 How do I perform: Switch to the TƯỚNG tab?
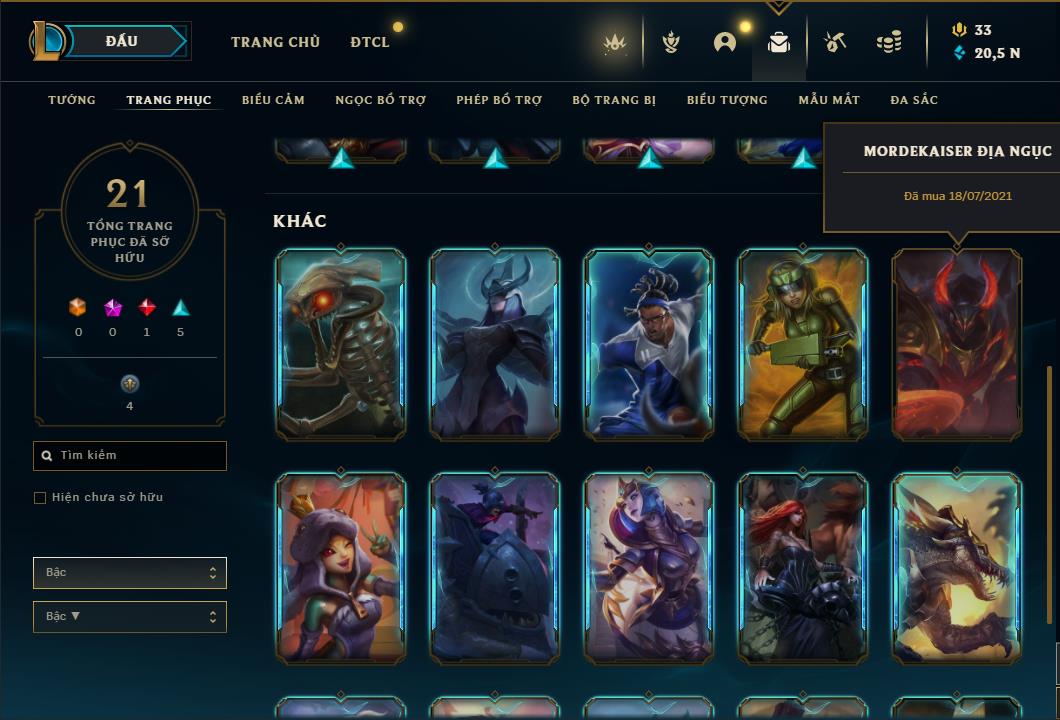(72, 100)
